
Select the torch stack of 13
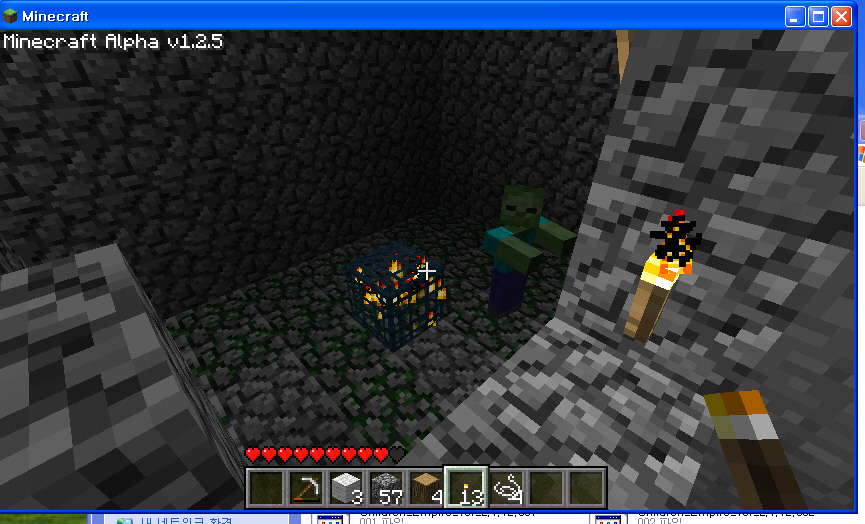(466, 488)
